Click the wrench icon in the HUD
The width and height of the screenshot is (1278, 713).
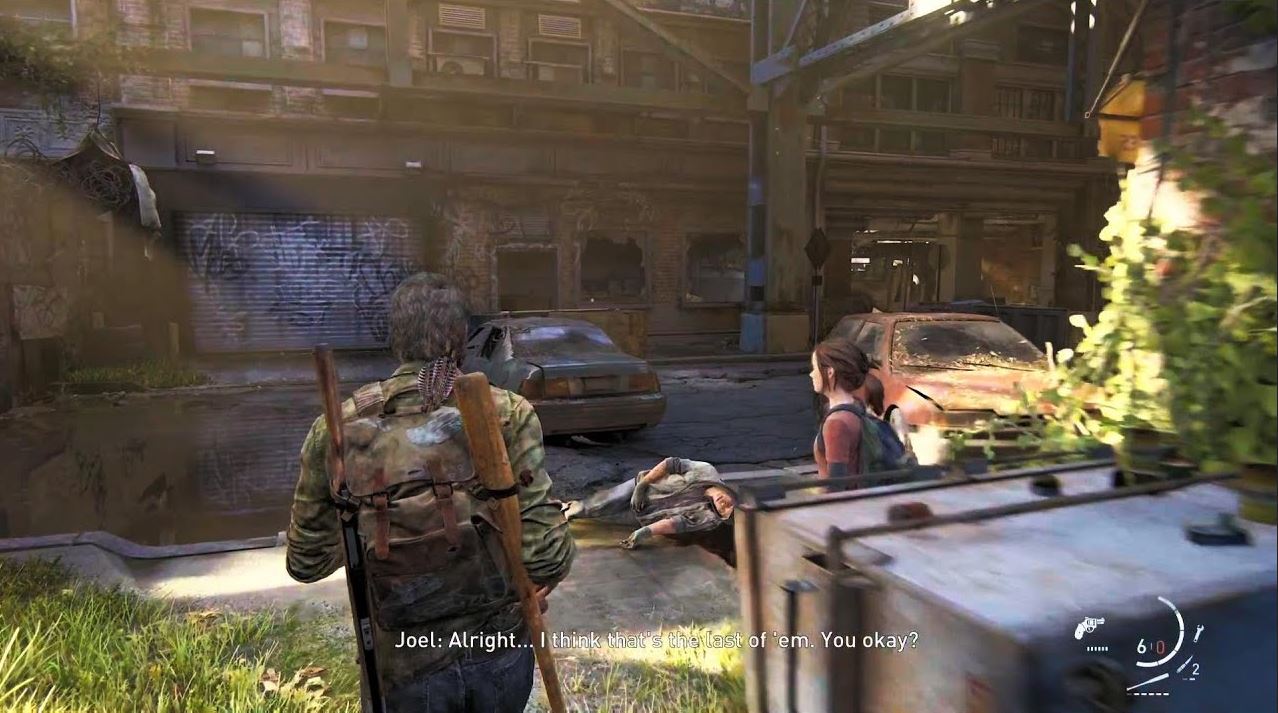[1198, 632]
